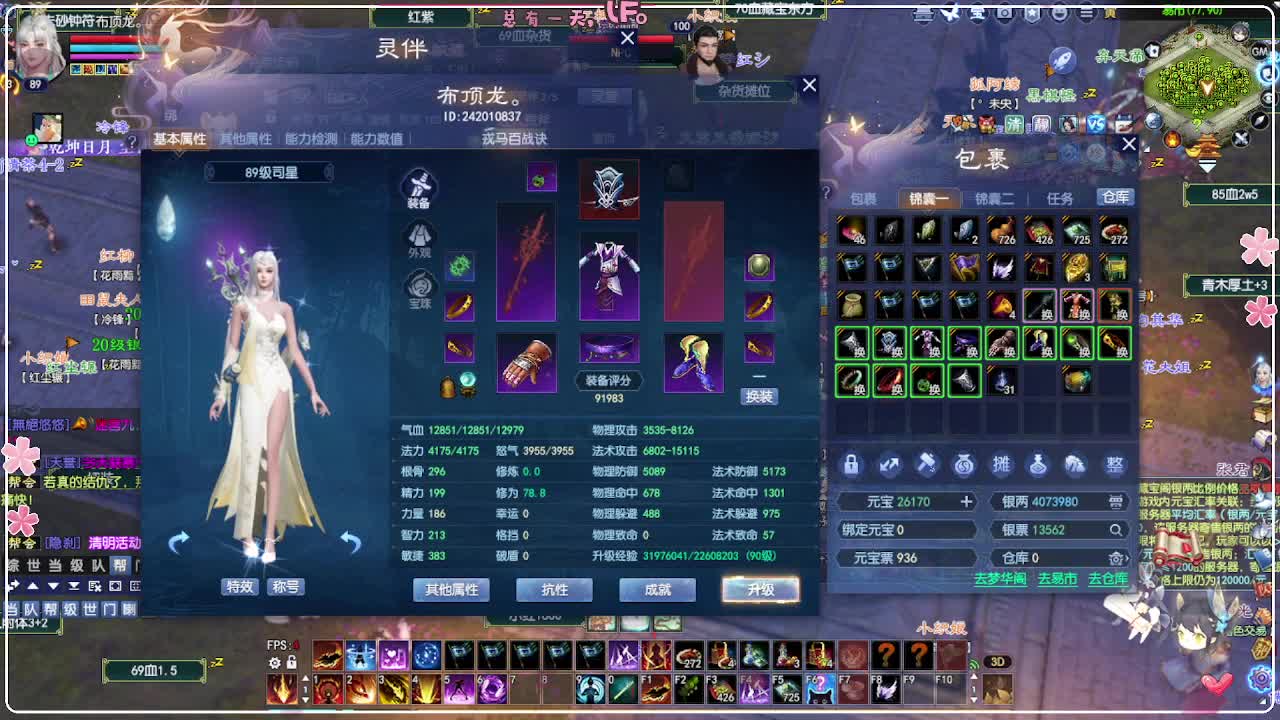
Task: Select the potion synthesis icon in bag toolbar
Action: click(1038, 463)
